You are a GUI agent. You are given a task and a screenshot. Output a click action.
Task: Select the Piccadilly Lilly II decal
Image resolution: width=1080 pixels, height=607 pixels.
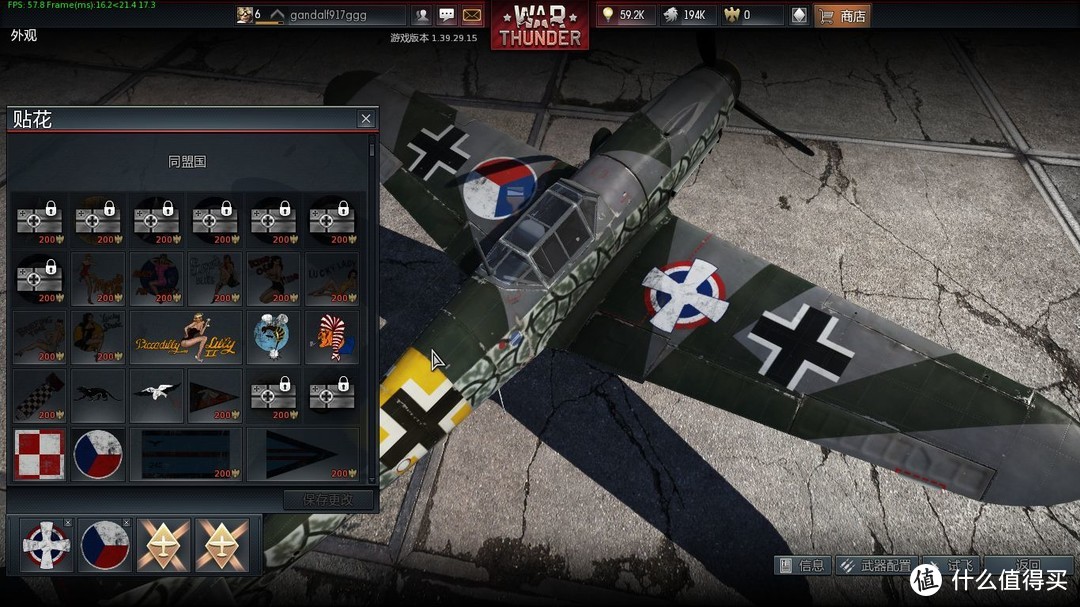click(x=186, y=337)
